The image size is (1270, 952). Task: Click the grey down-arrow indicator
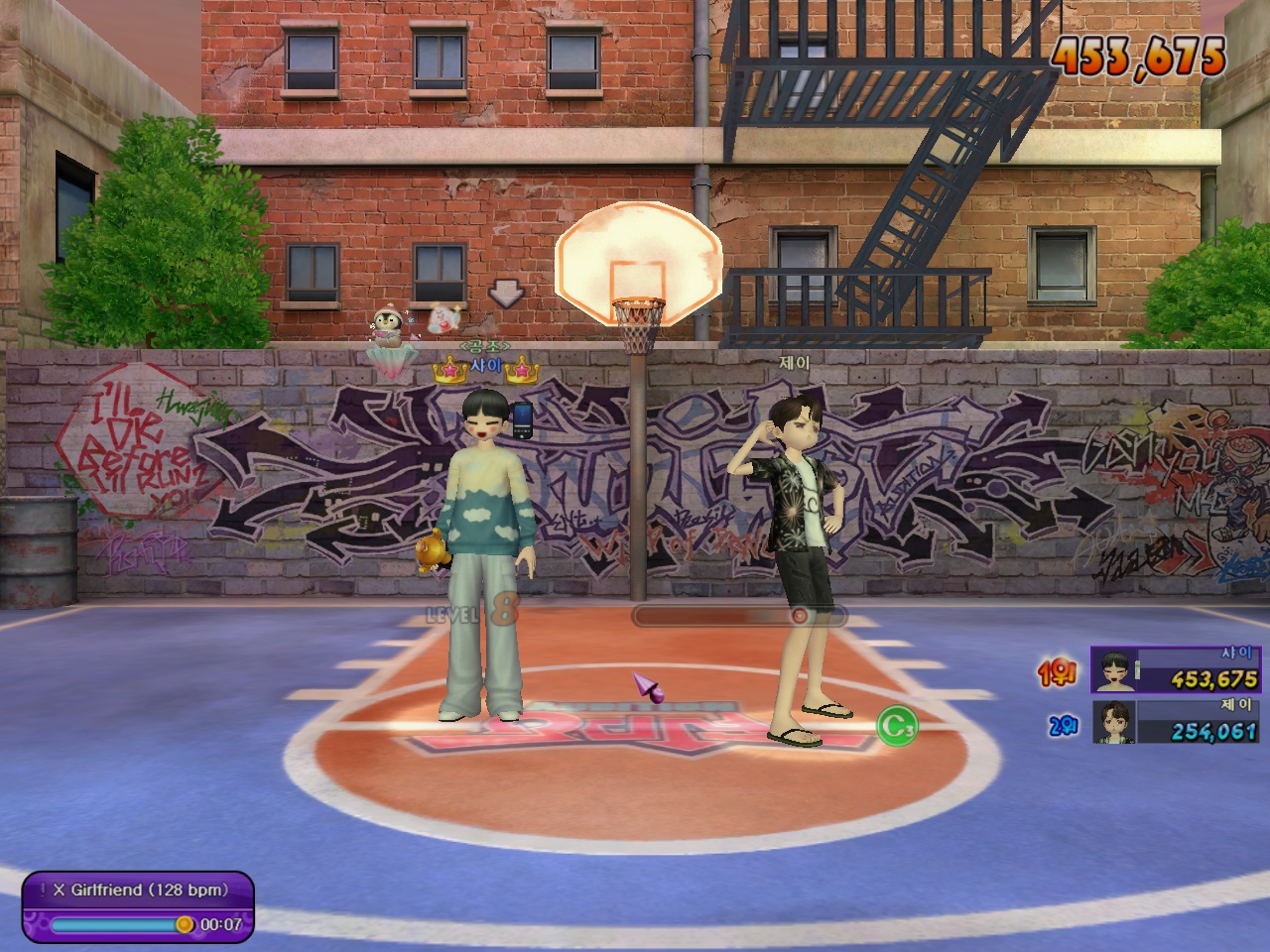click(506, 294)
